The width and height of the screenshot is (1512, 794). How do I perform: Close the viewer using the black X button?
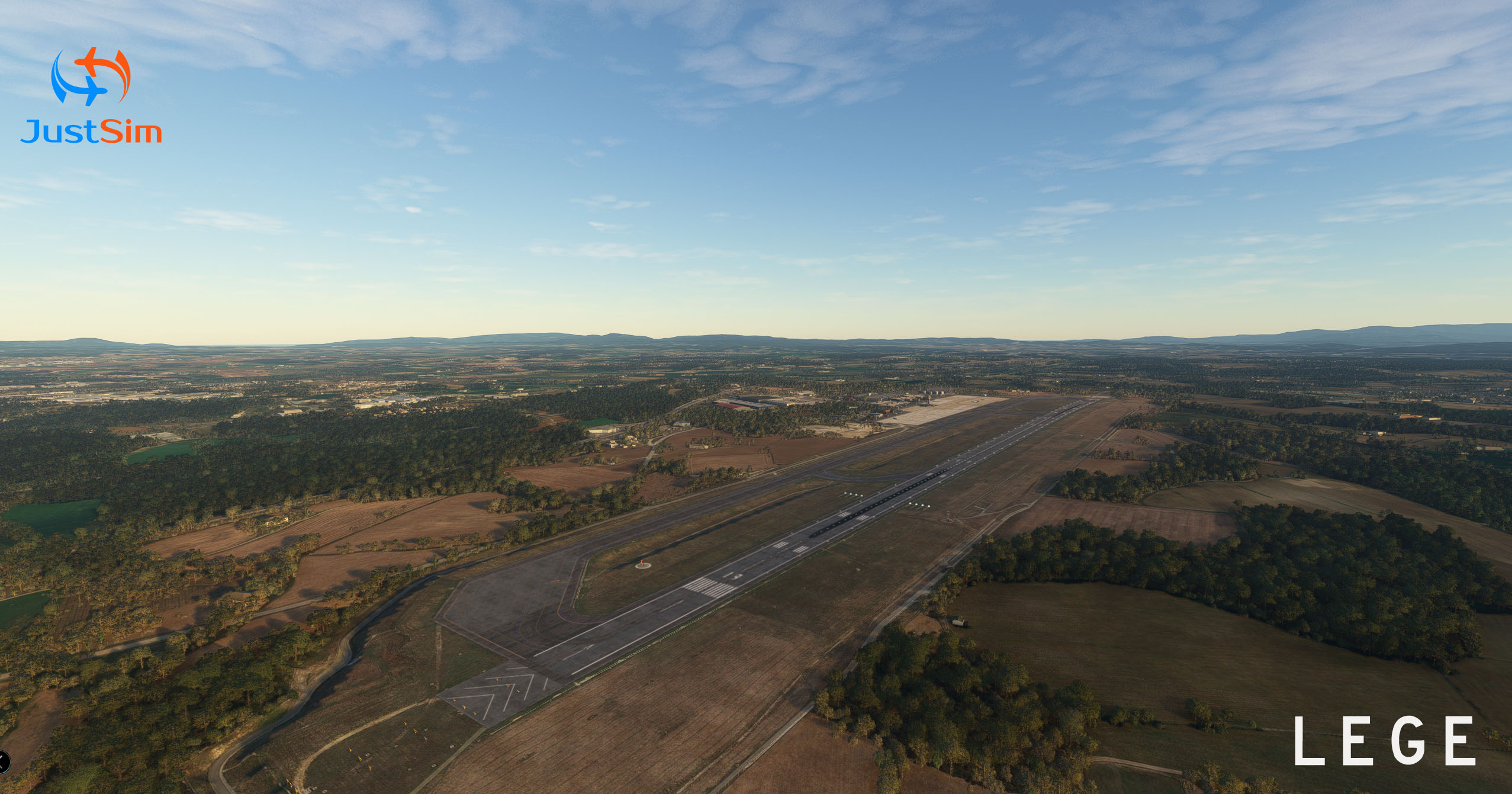click(2, 761)
